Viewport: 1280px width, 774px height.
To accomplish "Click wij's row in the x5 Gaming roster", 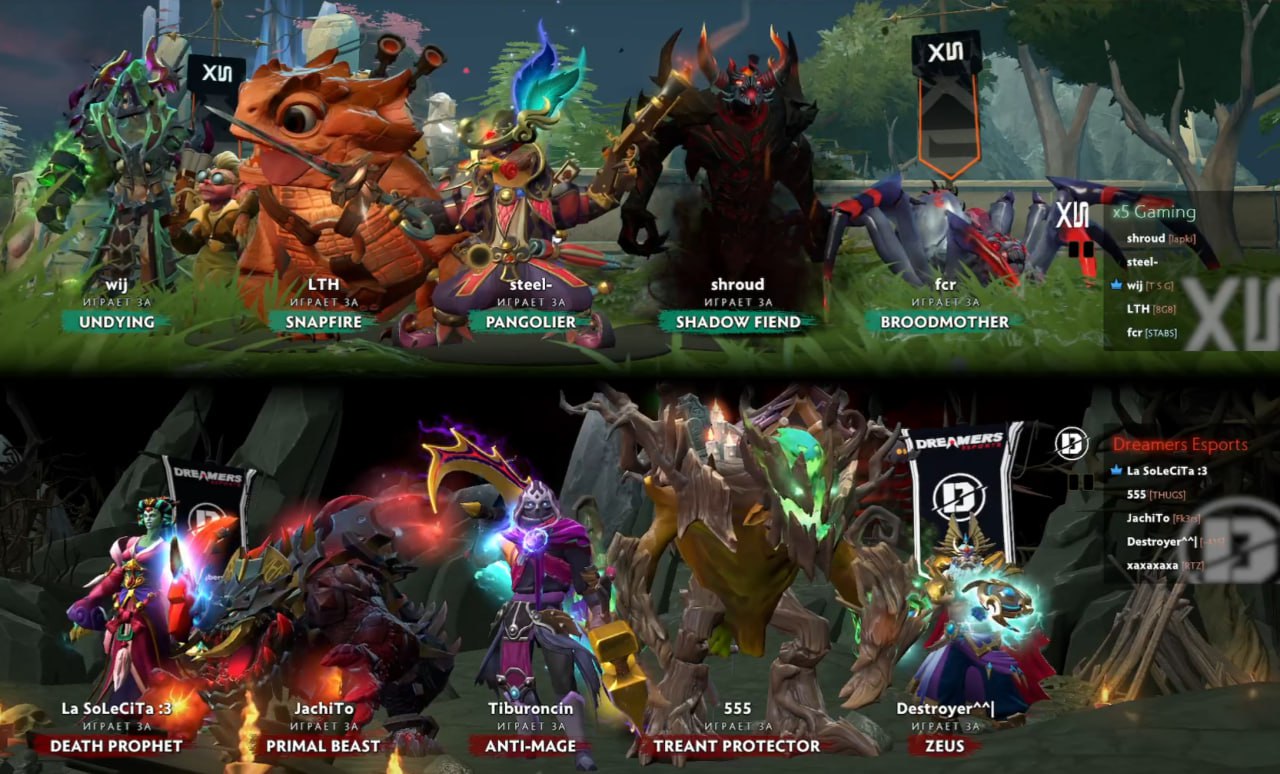I will 1135,285.
